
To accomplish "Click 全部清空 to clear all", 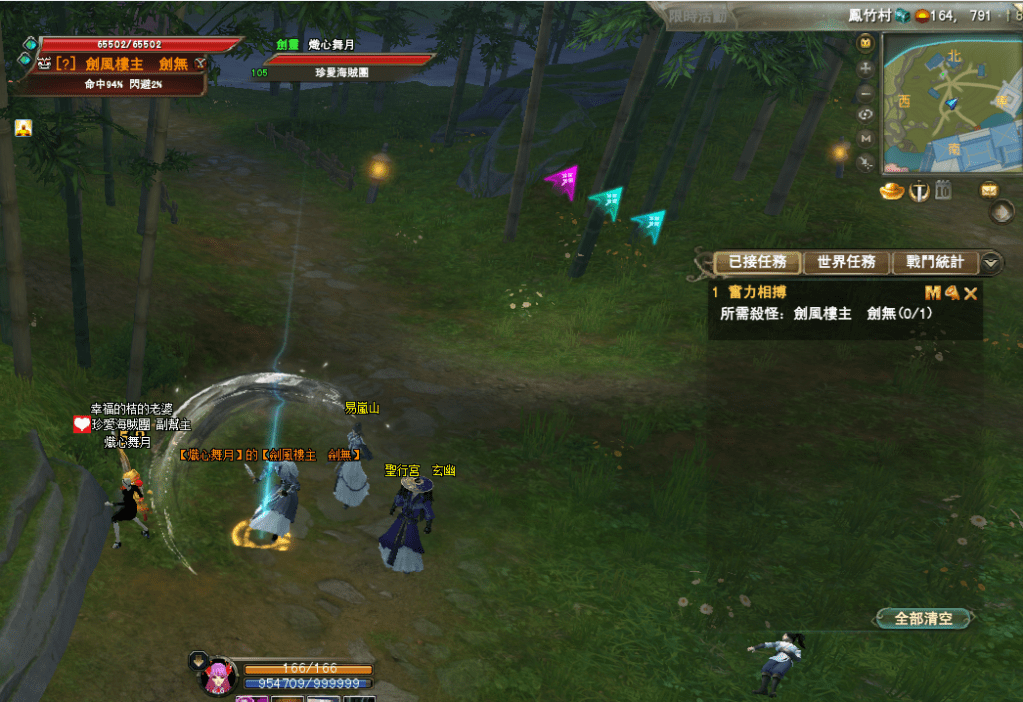I will coord(923,619).
